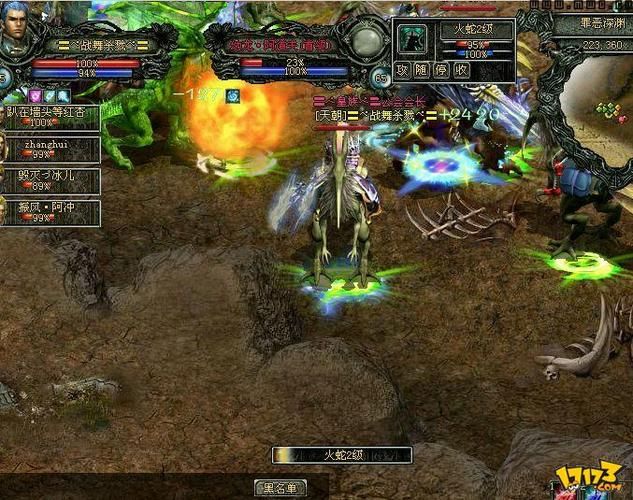Click the pet's 攻 attack command
Image resolution: width=633 pixels, height=500 pixels.
click(402, 70)
